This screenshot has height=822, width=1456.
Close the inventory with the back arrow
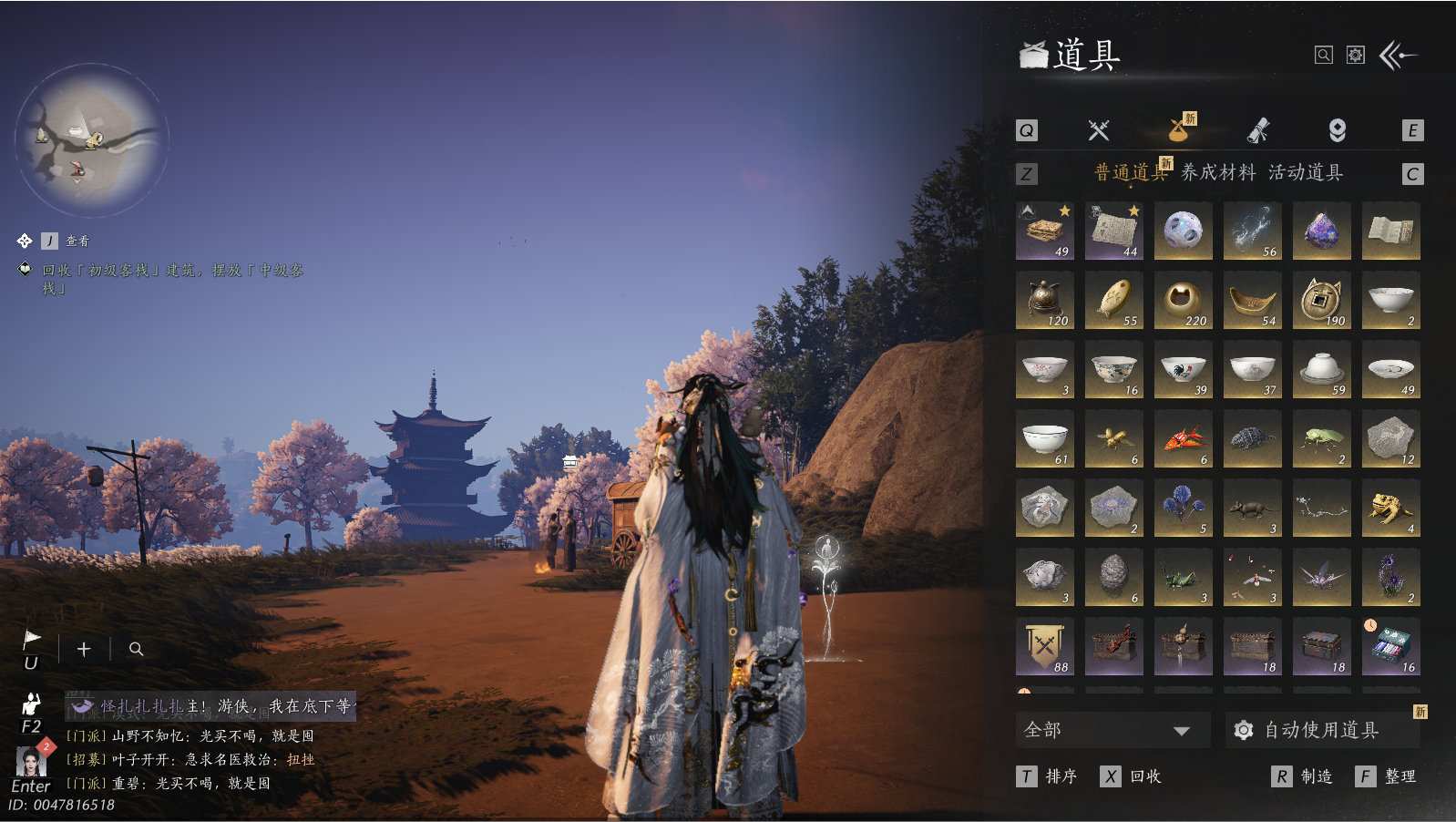pyautogui.click(x=1398, y=56)
